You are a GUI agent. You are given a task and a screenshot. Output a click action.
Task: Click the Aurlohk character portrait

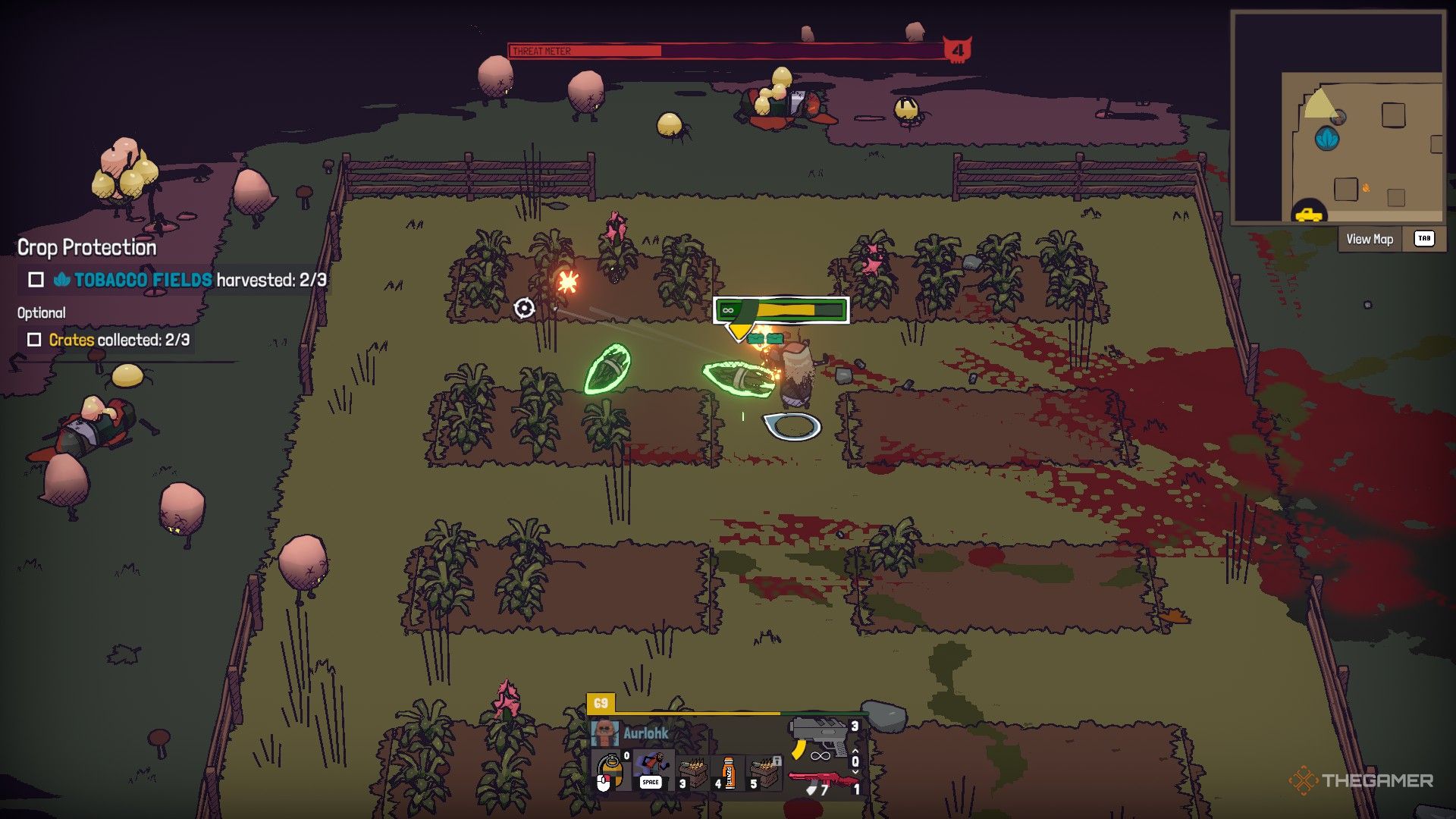604,733
